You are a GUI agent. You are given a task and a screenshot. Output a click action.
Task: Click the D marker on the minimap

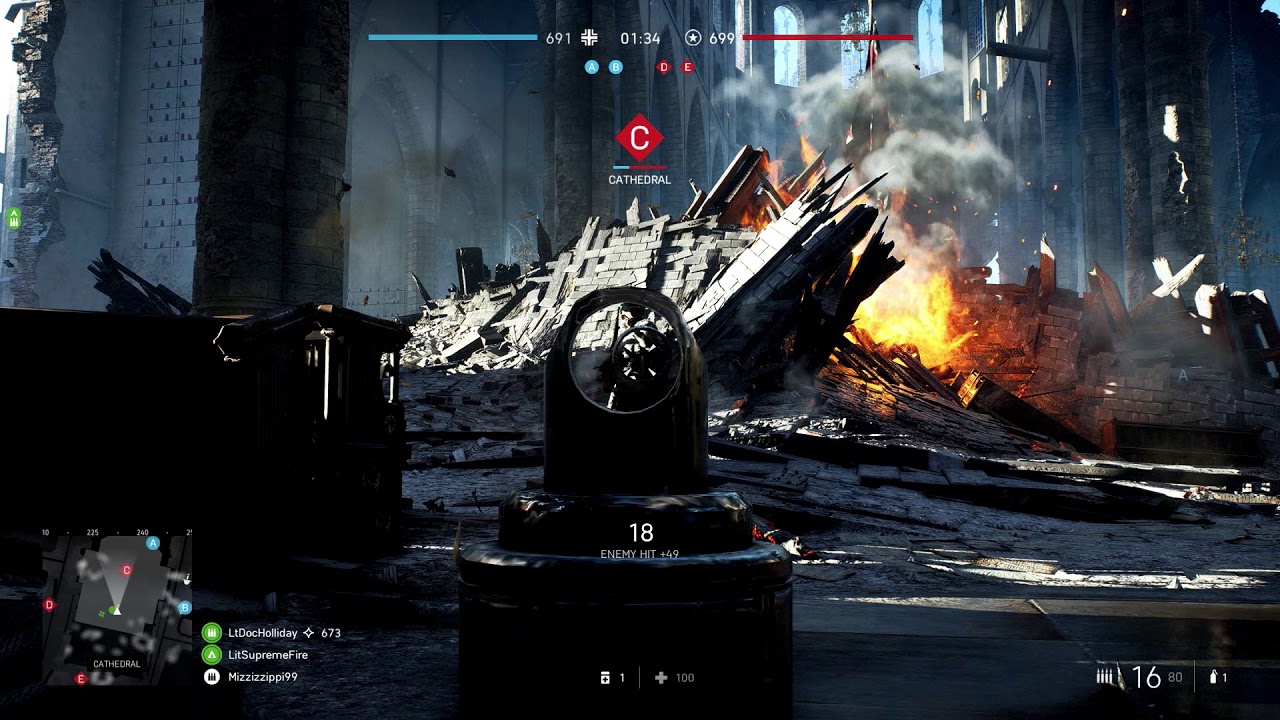coord(50,605)
